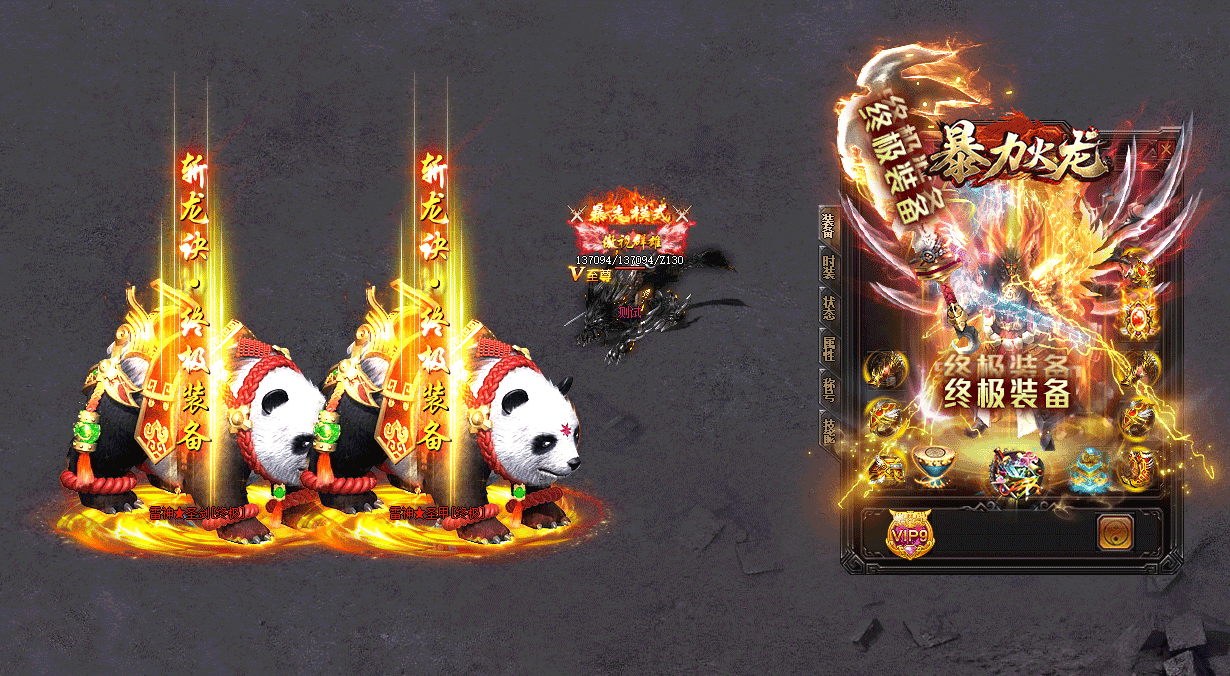Select the red gem medal equipment slot
This screenshot has height=676, width=1230.
click(x=1139, y=318)
